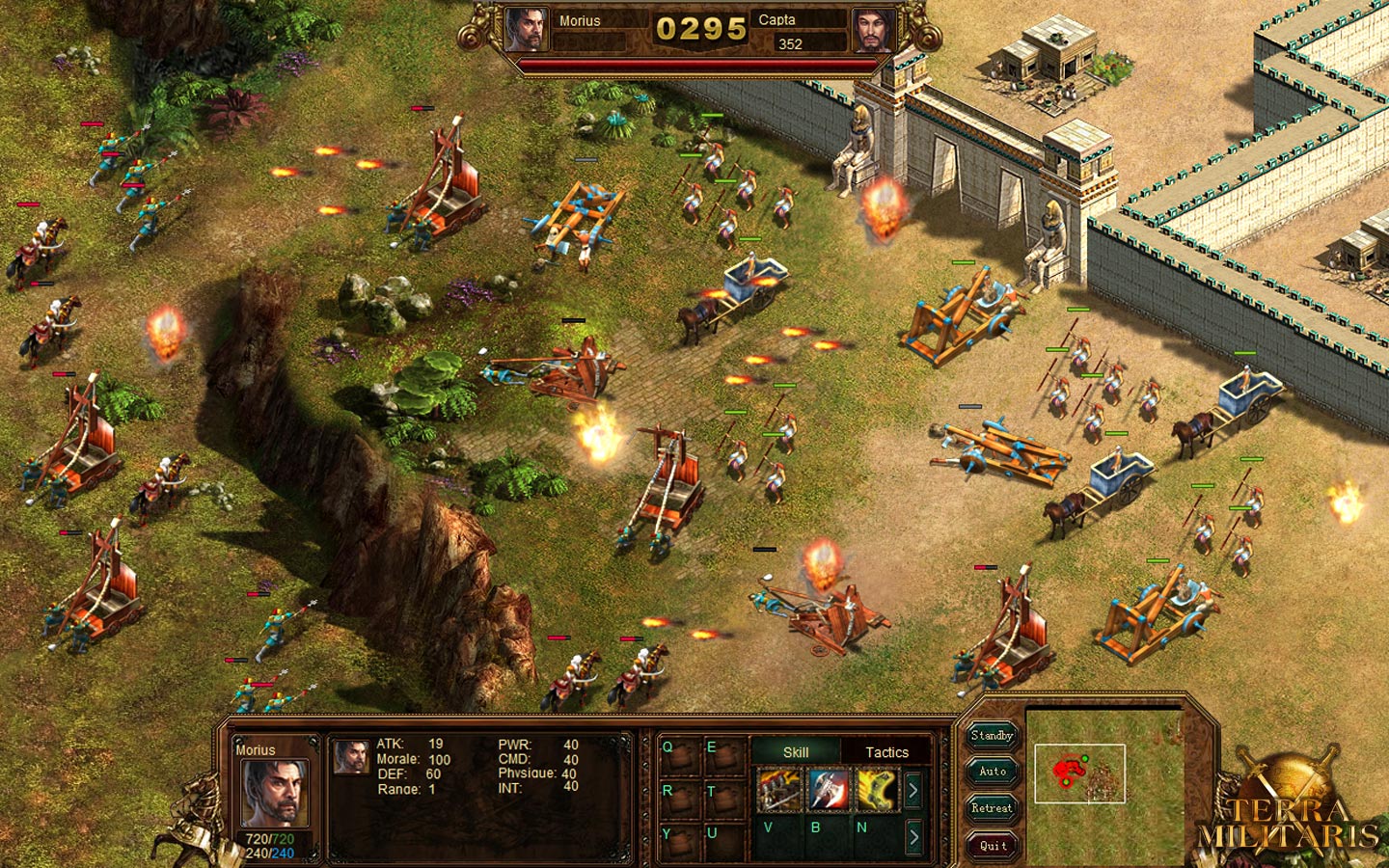Order a Retreat
Screen dimensions: 1389x868
click(992, 808)
